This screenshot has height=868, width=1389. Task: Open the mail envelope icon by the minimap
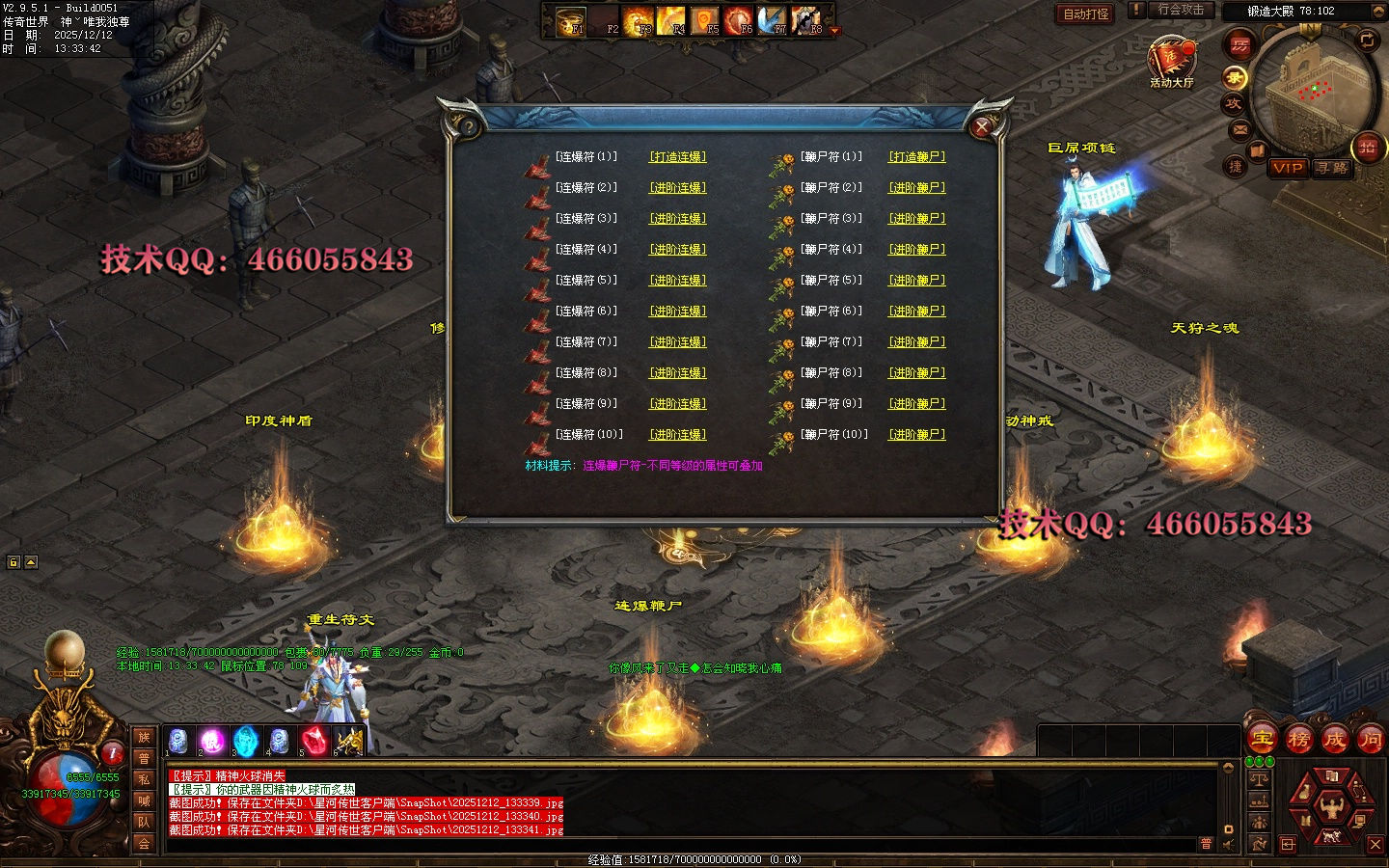[x=1240, y=129]
